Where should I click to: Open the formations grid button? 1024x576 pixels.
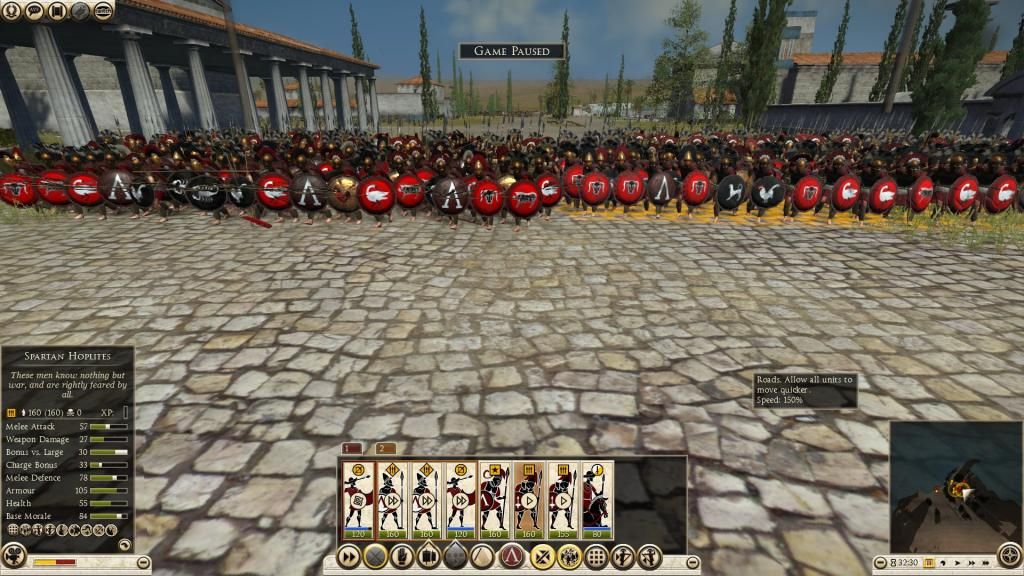point(596,557)
